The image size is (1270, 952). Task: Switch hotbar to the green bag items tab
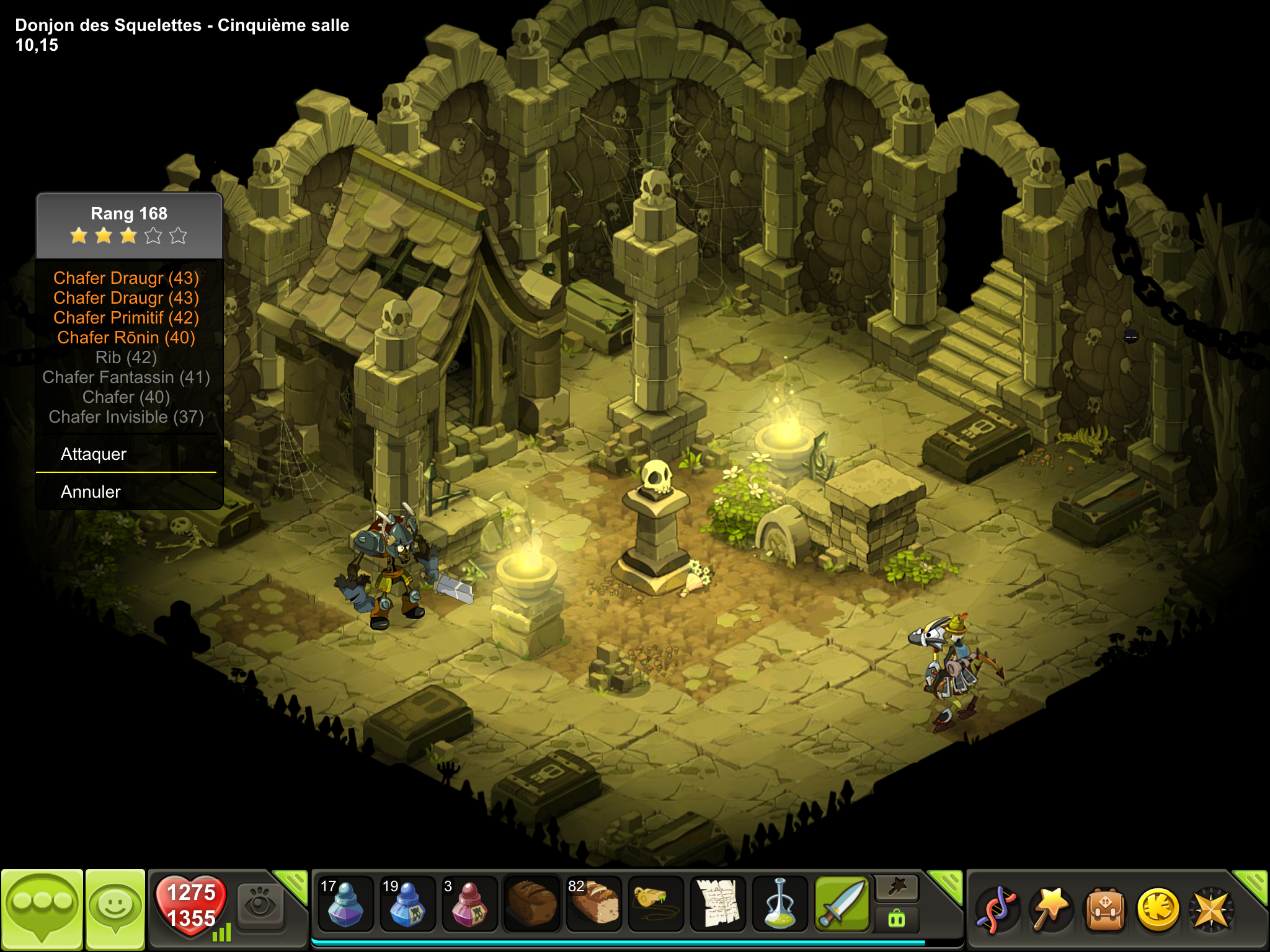click(x=897, y=919)
